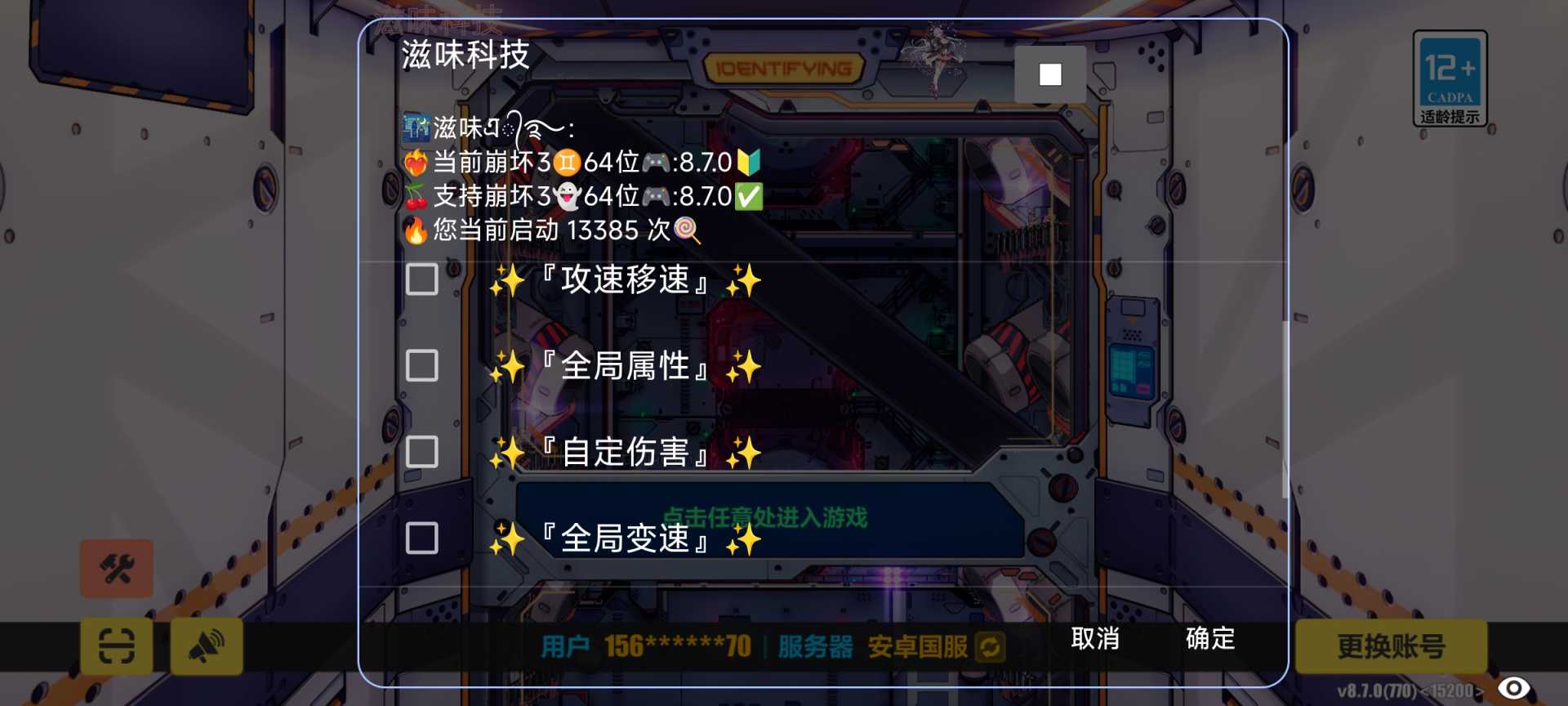This screenshot has height=706, width=1568.
Task: Confirm selections with 确定
Action: [1209, 641]
